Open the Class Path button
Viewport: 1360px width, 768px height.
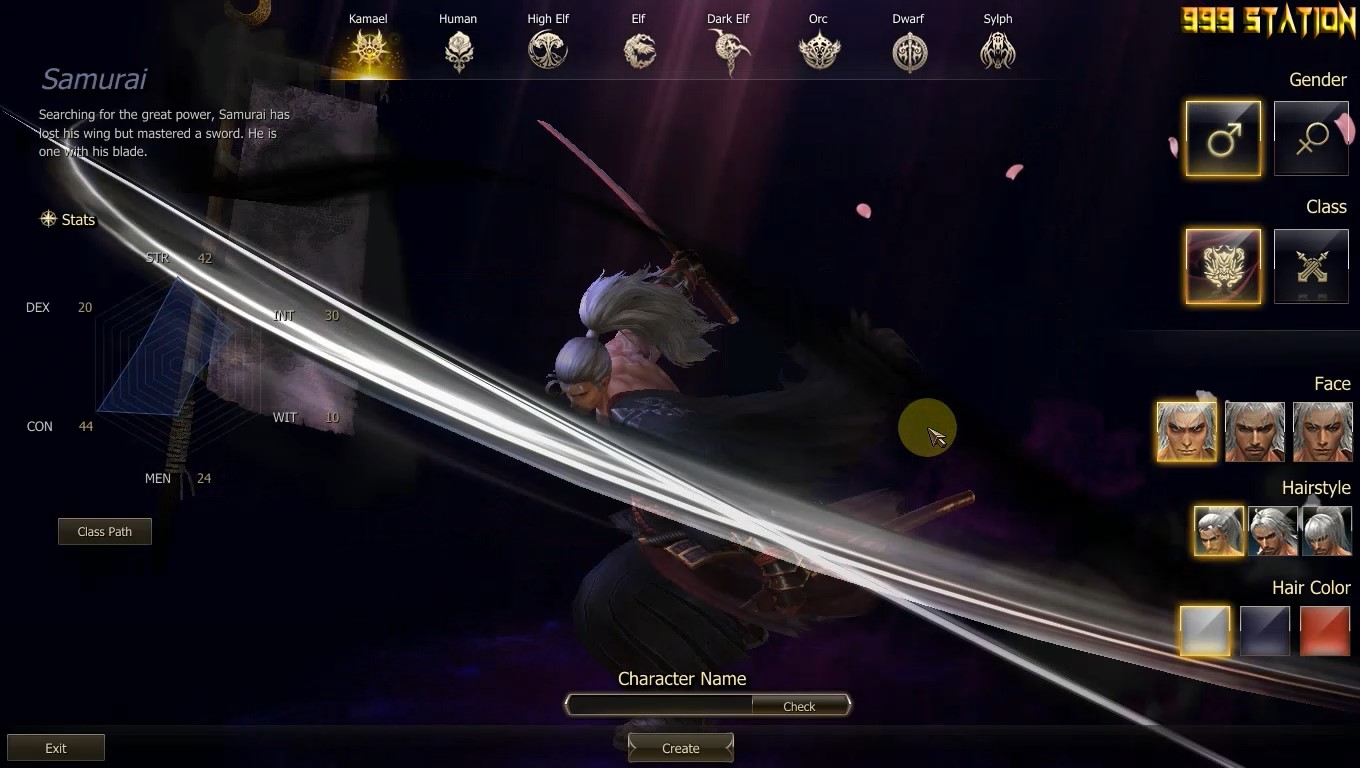point(105,531)
